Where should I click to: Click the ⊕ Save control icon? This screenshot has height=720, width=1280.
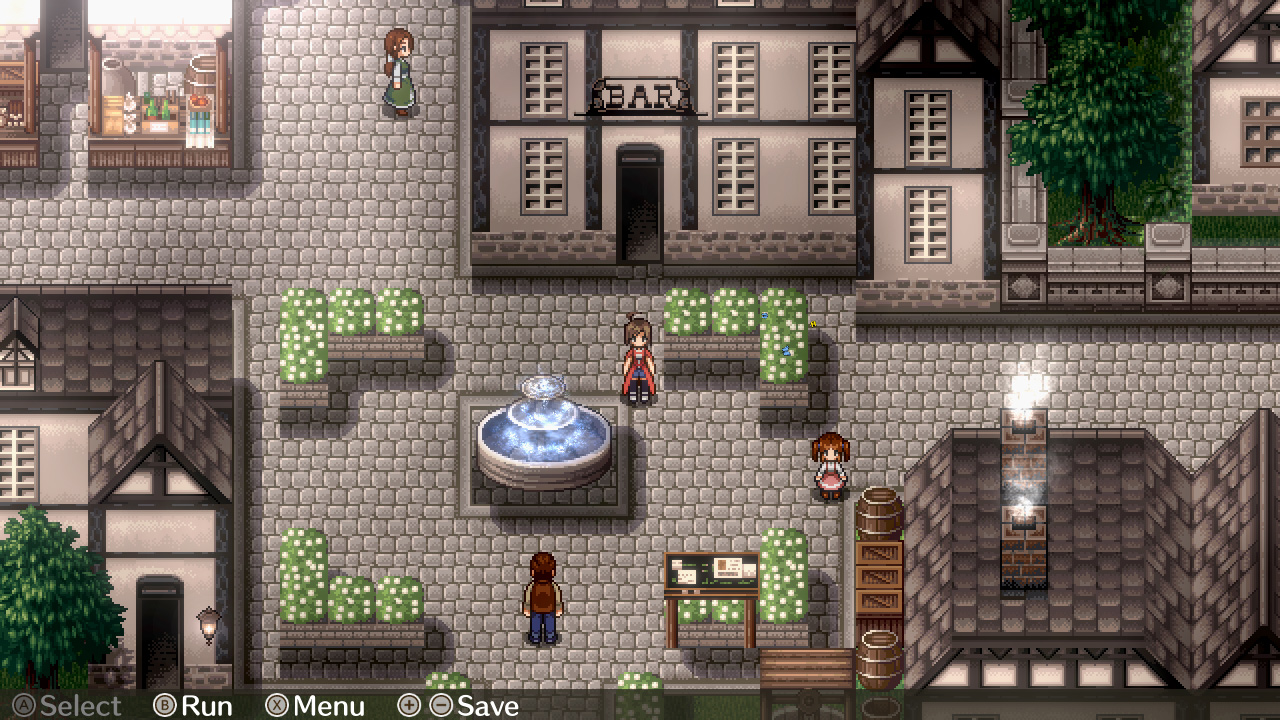pos(409,707)
